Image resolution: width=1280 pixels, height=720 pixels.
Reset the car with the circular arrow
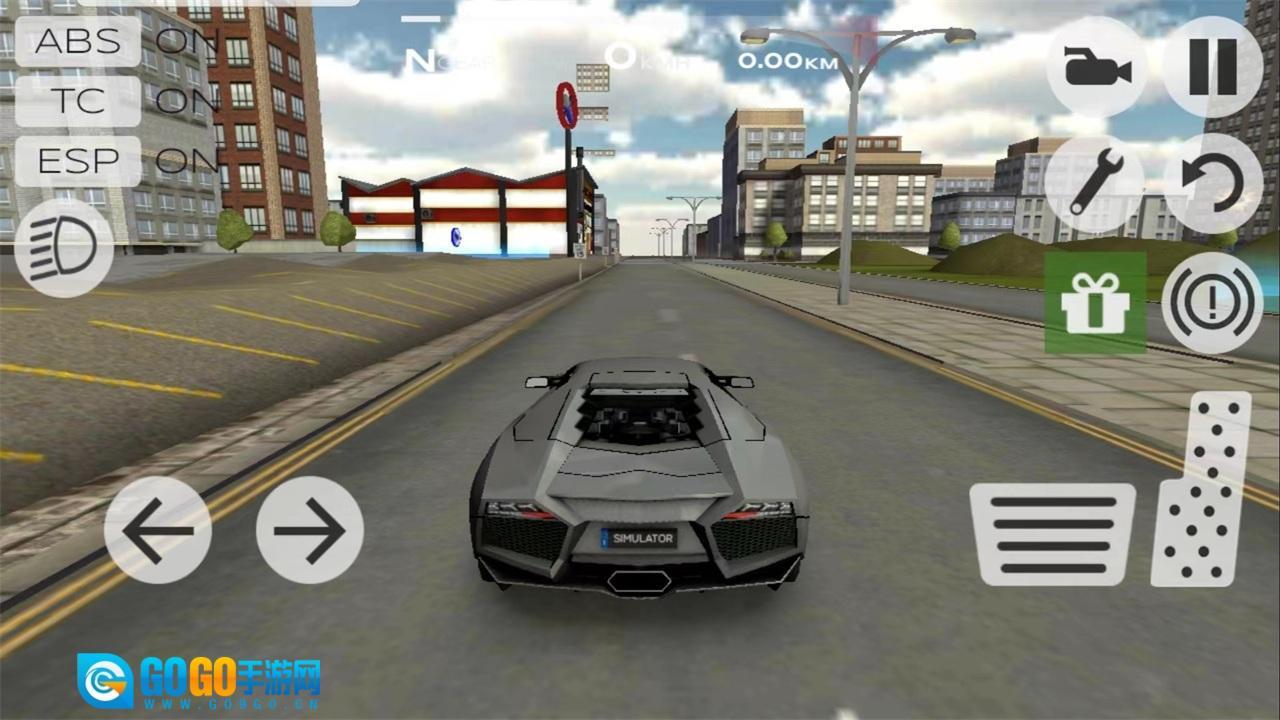(1212, 185)
